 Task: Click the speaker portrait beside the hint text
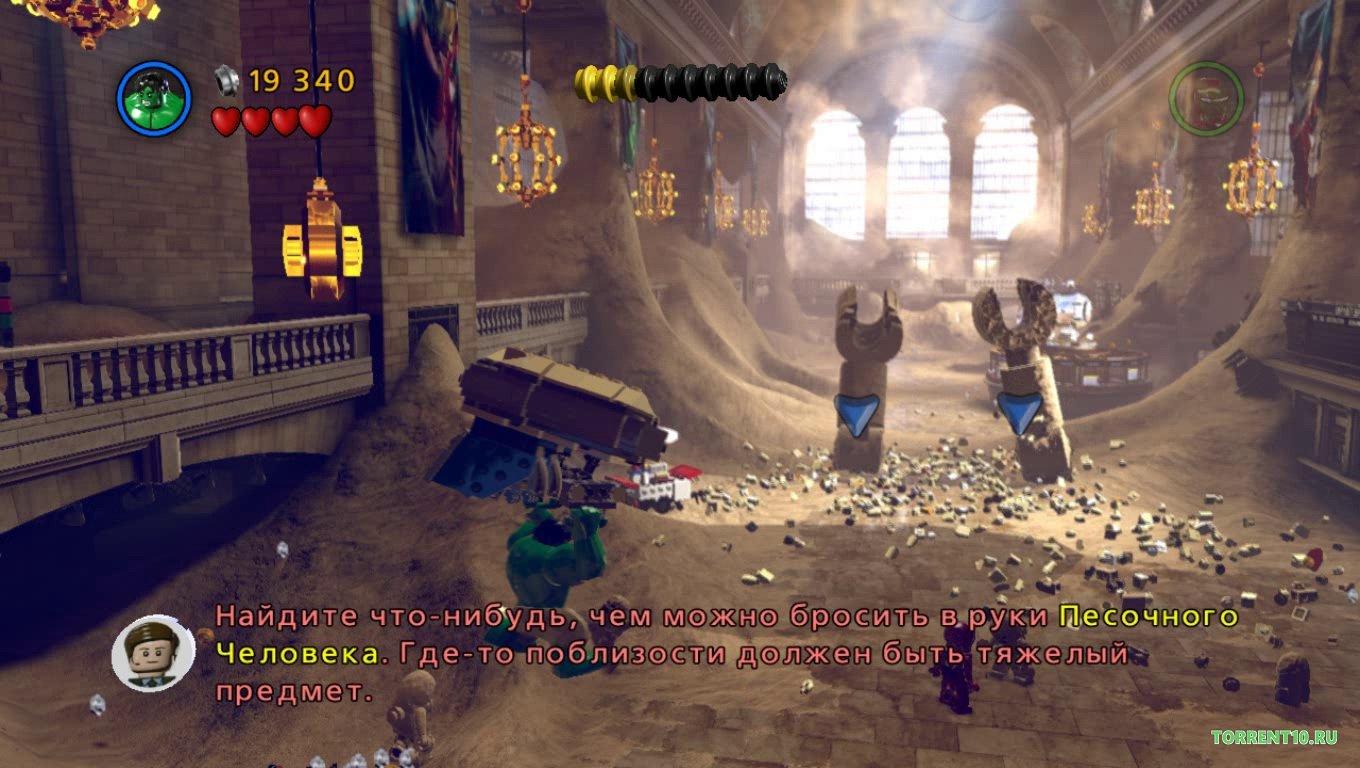[153, 652]
